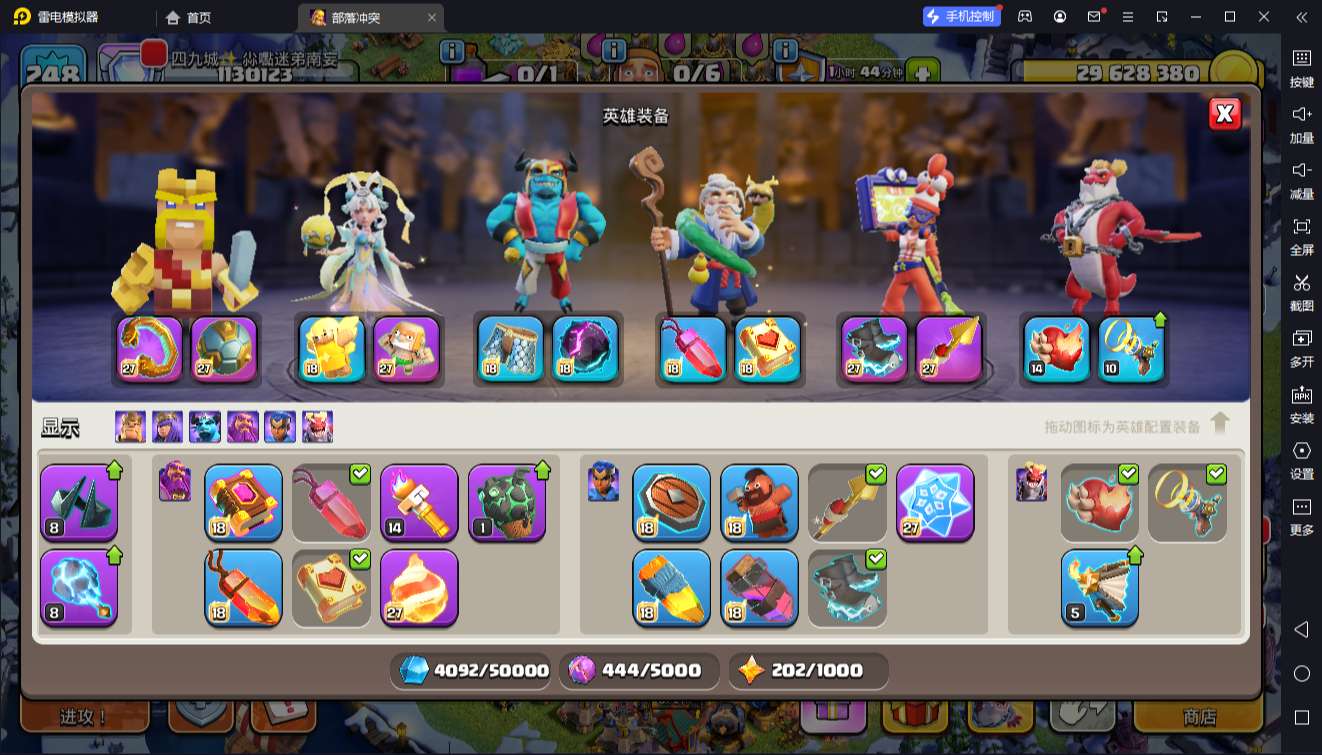Viewport: 1322px width, 755px height.
Task: Pick the level 14 torch equipment
Action: click(419, 502)
